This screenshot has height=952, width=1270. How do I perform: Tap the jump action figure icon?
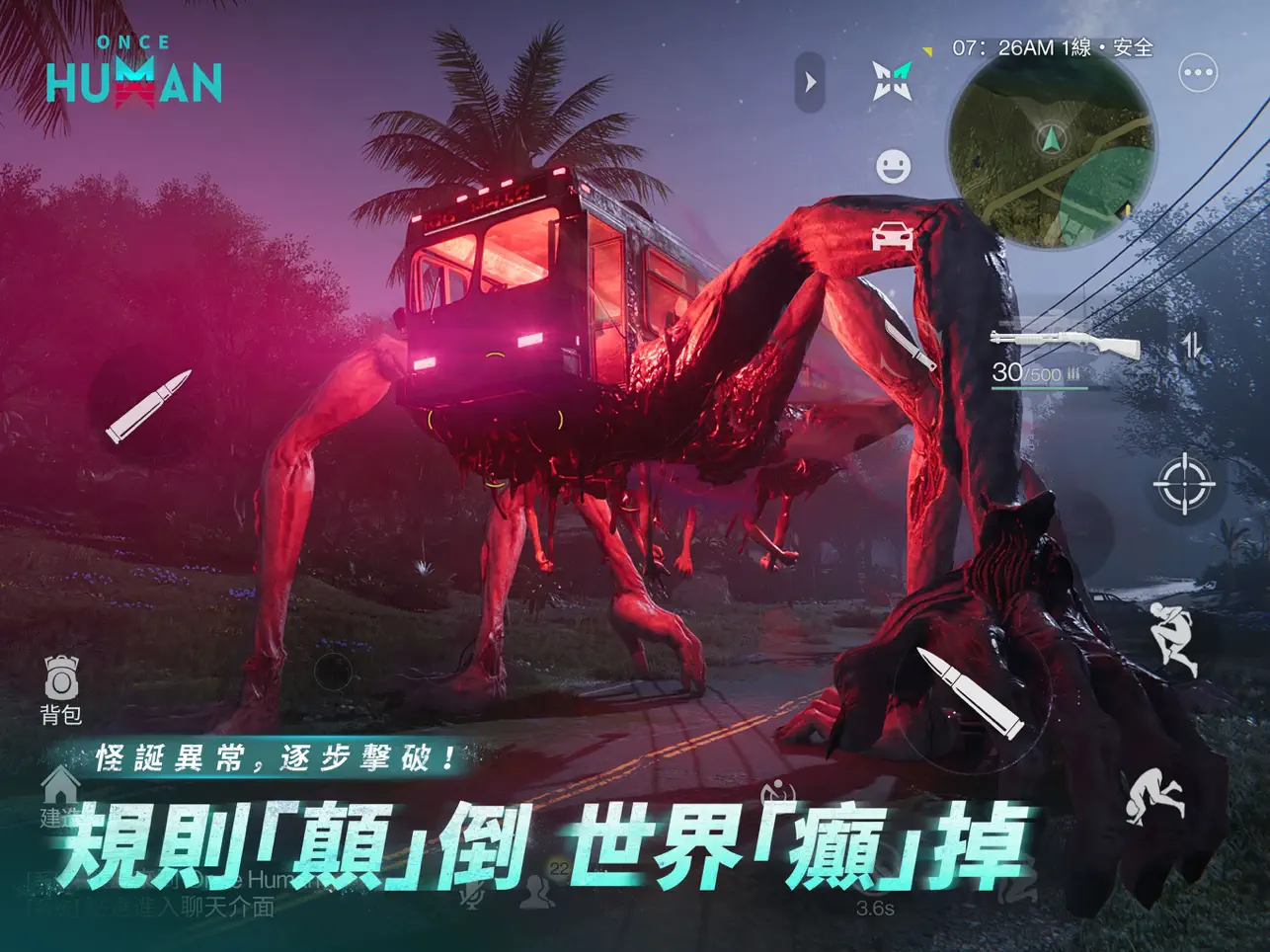(x=1173, y=638)
